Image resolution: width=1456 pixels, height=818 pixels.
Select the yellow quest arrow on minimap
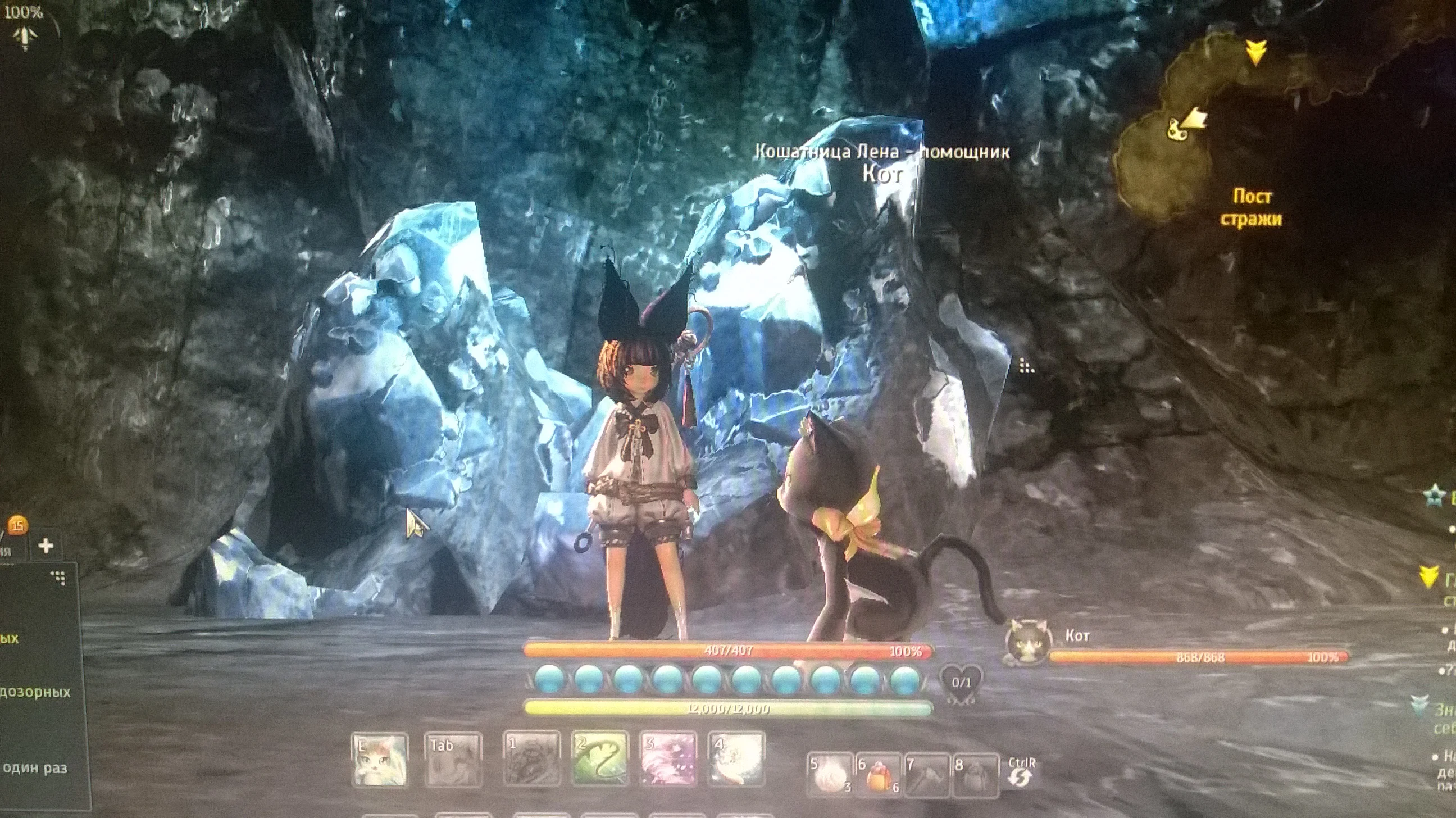point(1256,53)
